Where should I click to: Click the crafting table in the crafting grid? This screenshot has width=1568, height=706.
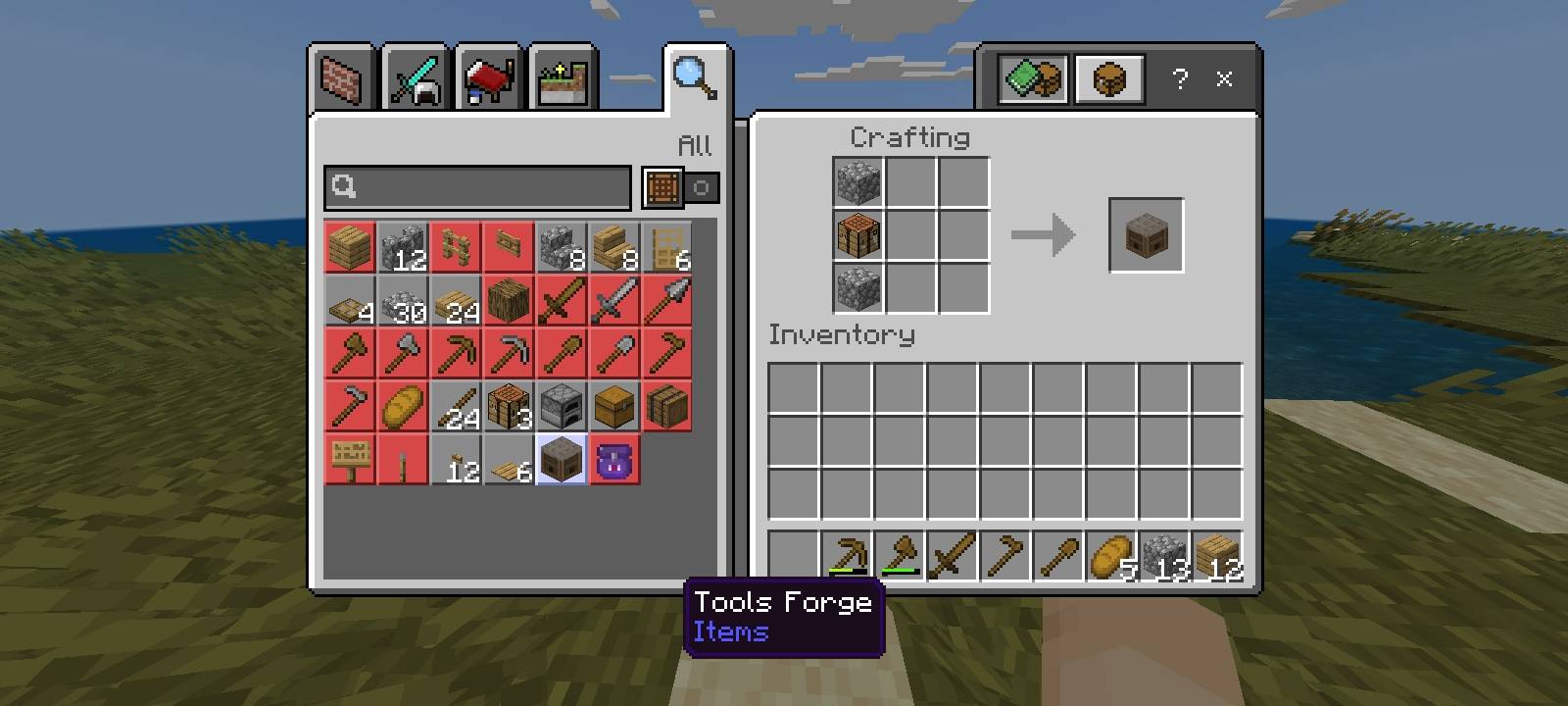click(x=858, y=235)
